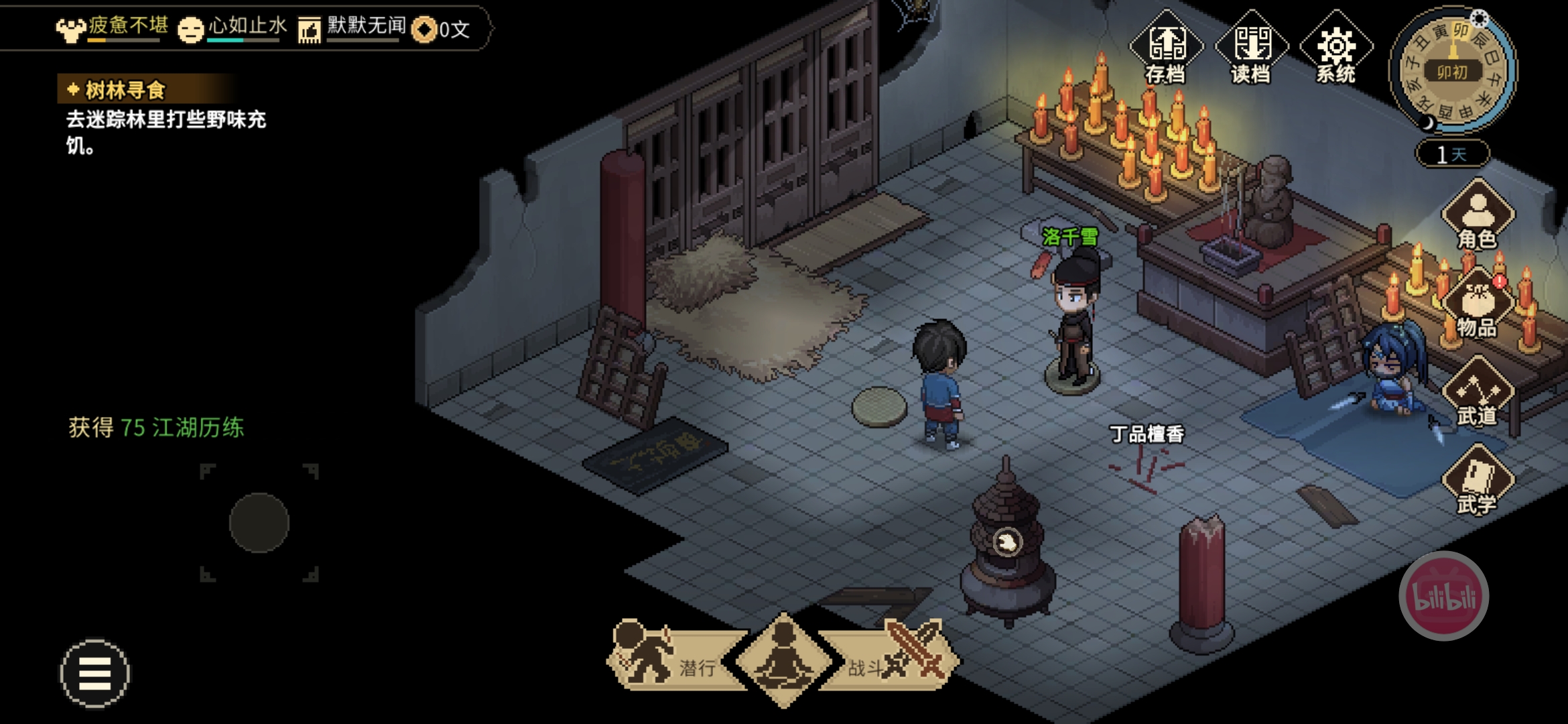Tap the virtual joystick pad

click(x=259, y=523)
